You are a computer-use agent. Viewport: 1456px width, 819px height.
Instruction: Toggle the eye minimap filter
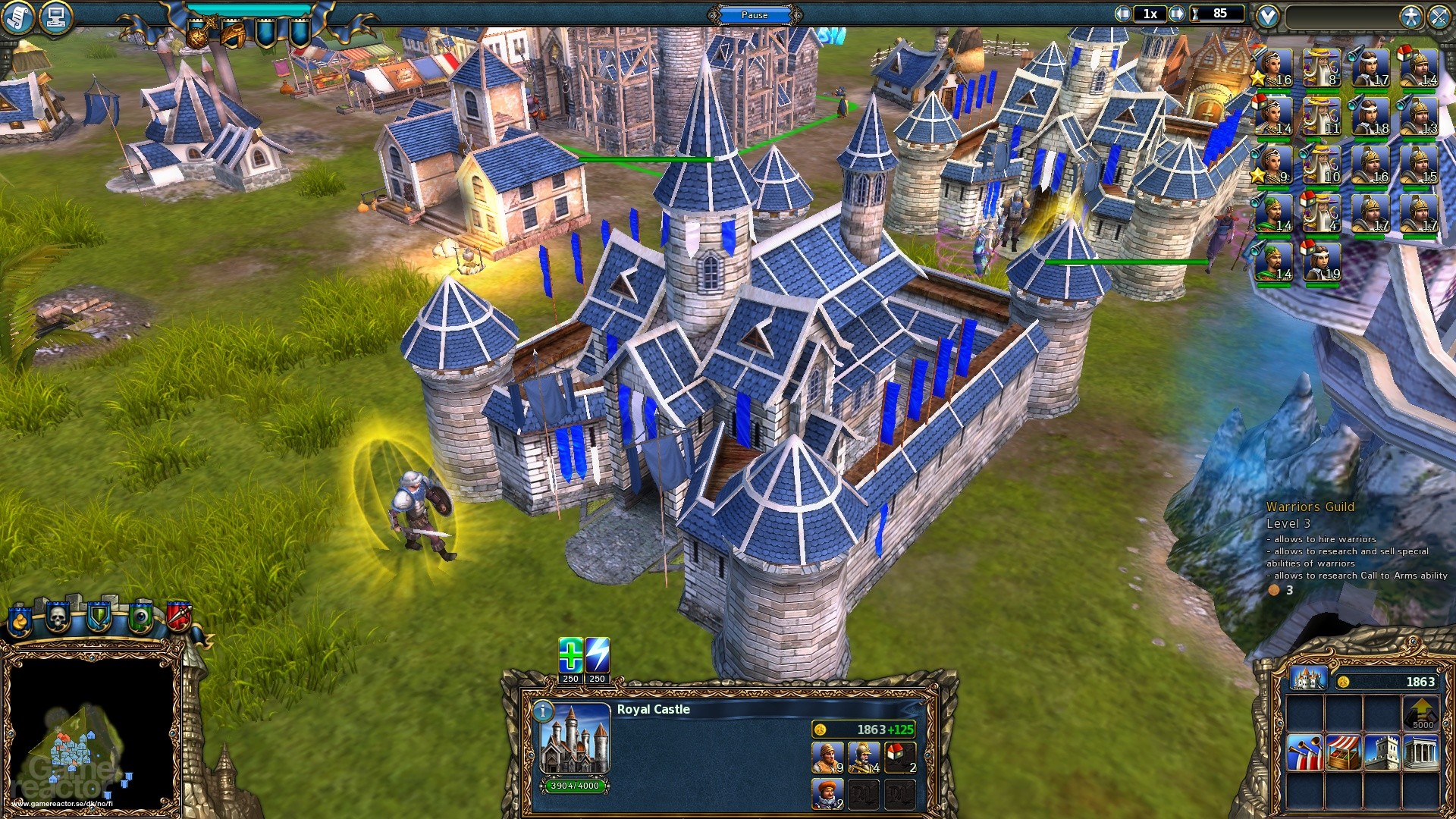coord(140,616)
